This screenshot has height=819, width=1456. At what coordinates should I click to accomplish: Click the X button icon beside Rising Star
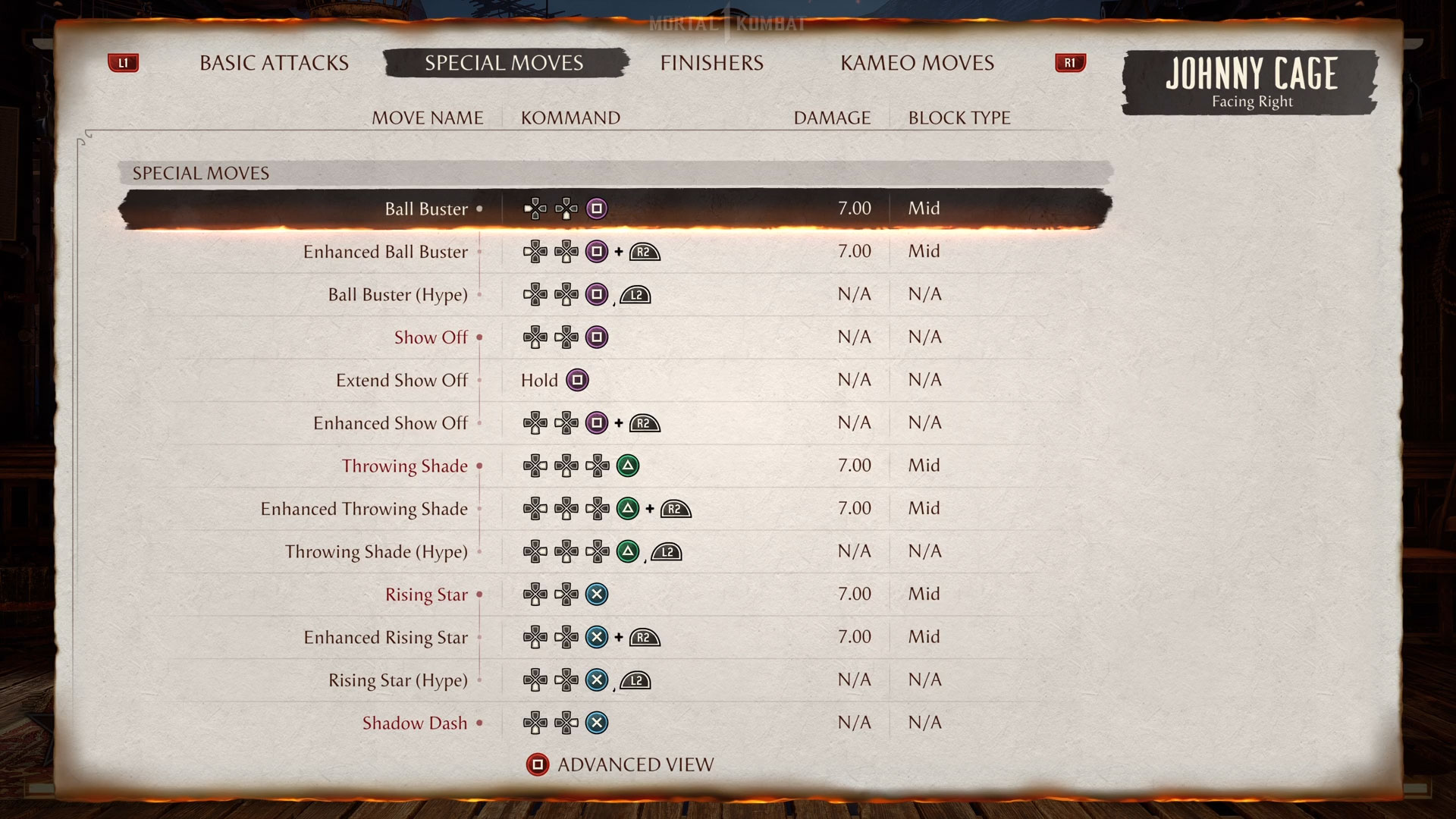pyautogui.click(x=596, y=595)
